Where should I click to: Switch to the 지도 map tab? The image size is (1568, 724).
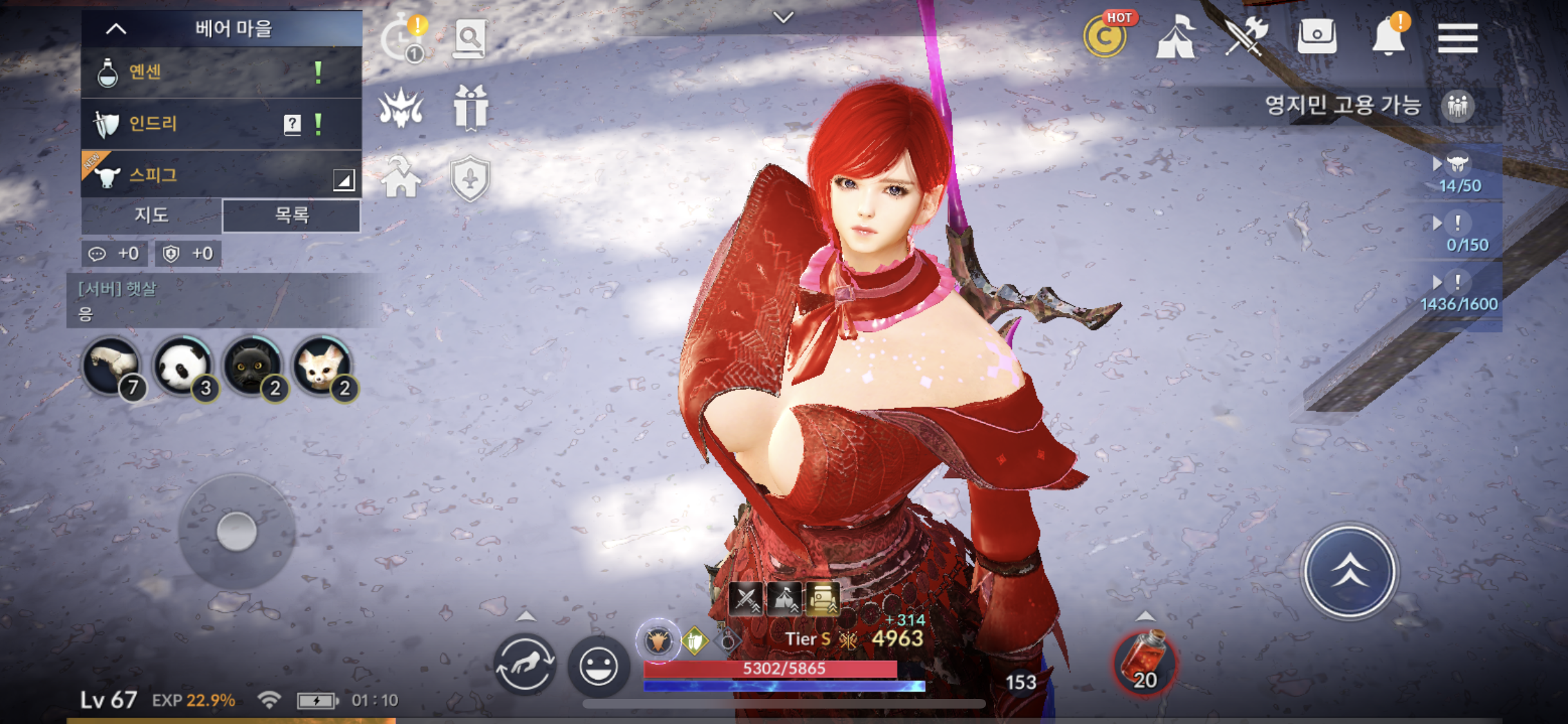[151, 215]
